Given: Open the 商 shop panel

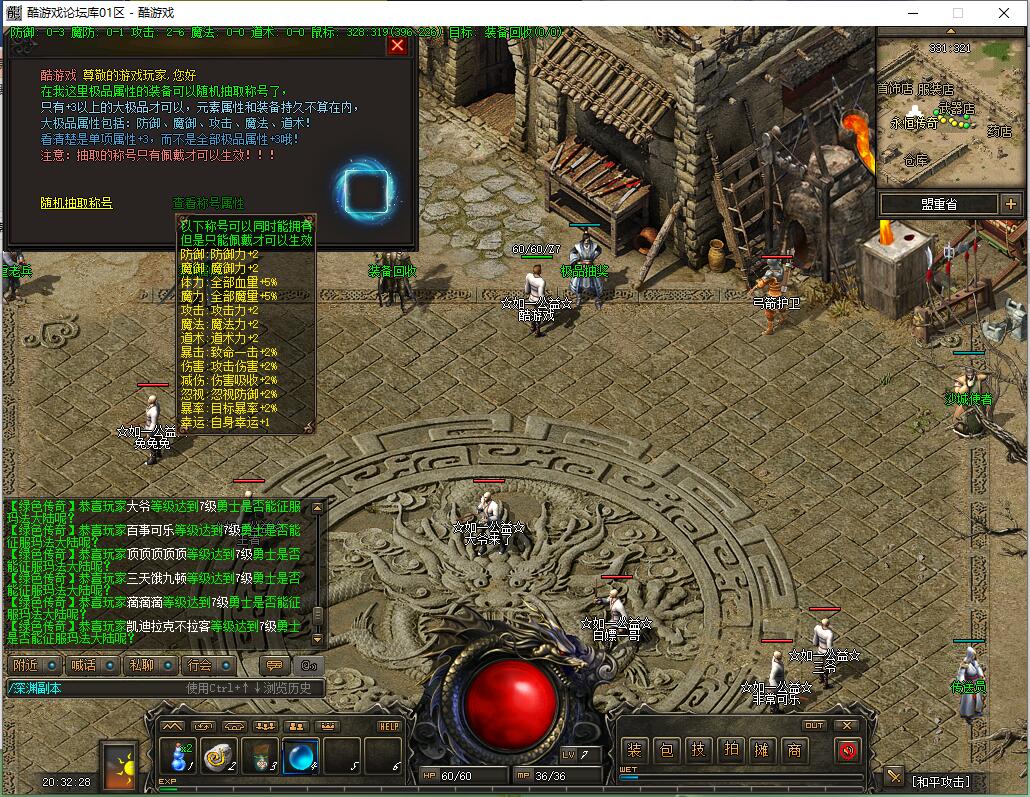Looking at the screenshot, I should 794,750.
